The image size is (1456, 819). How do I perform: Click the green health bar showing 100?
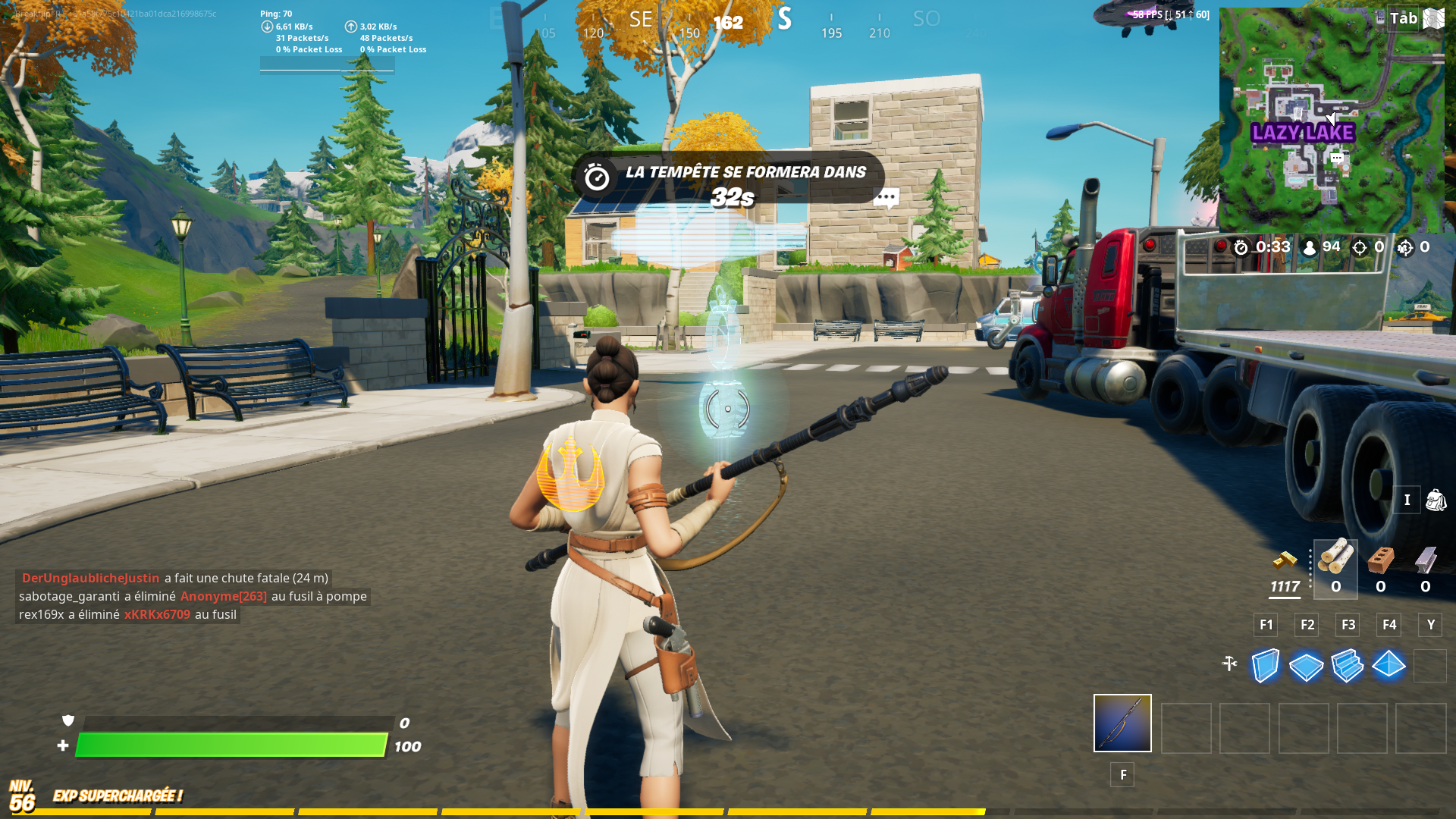pyautogui.click(x=231, y=745)
